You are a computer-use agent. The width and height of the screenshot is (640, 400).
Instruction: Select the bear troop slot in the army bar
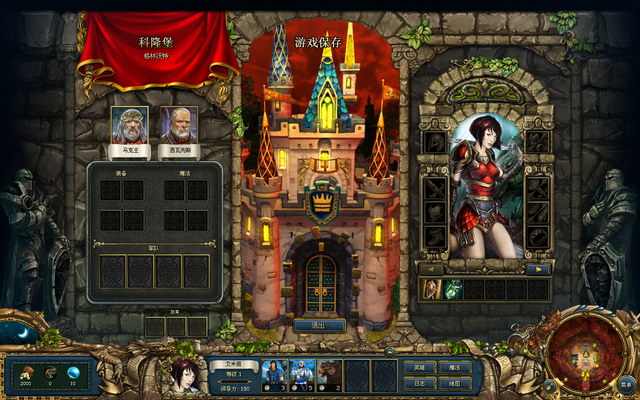[x=329, y=374]
